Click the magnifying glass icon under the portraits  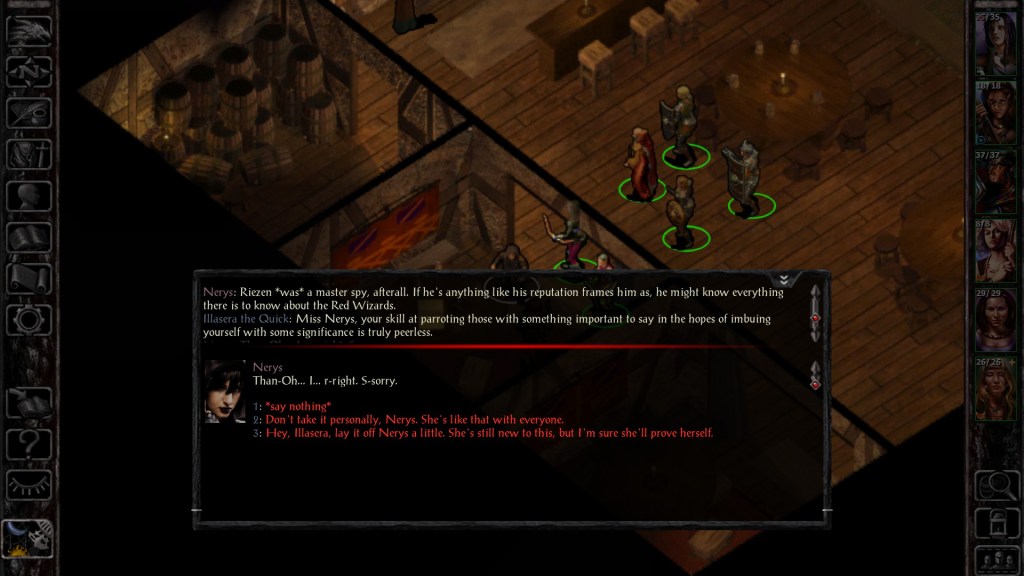pos(996,485)
